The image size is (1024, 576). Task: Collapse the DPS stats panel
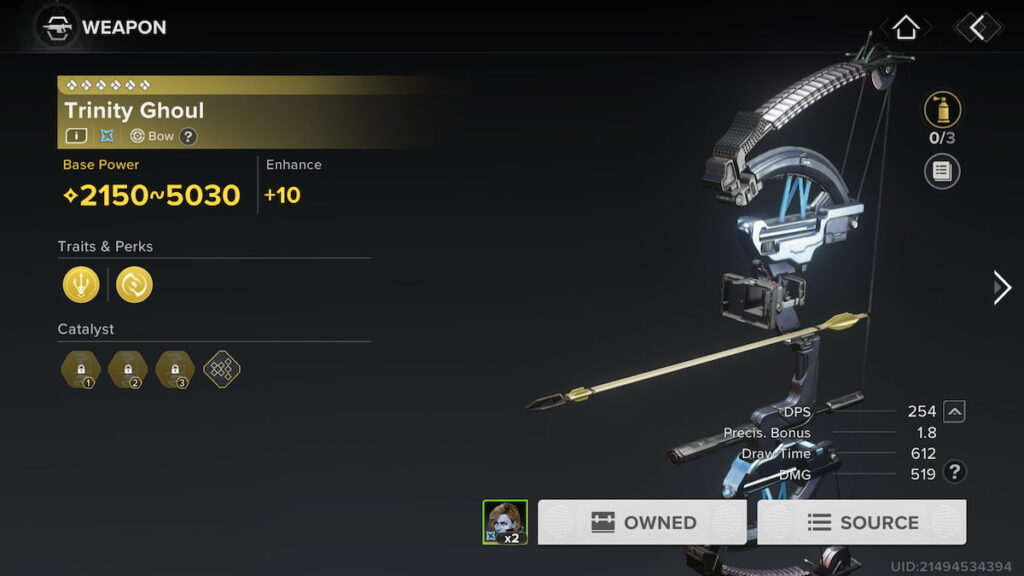coord(955,411)
